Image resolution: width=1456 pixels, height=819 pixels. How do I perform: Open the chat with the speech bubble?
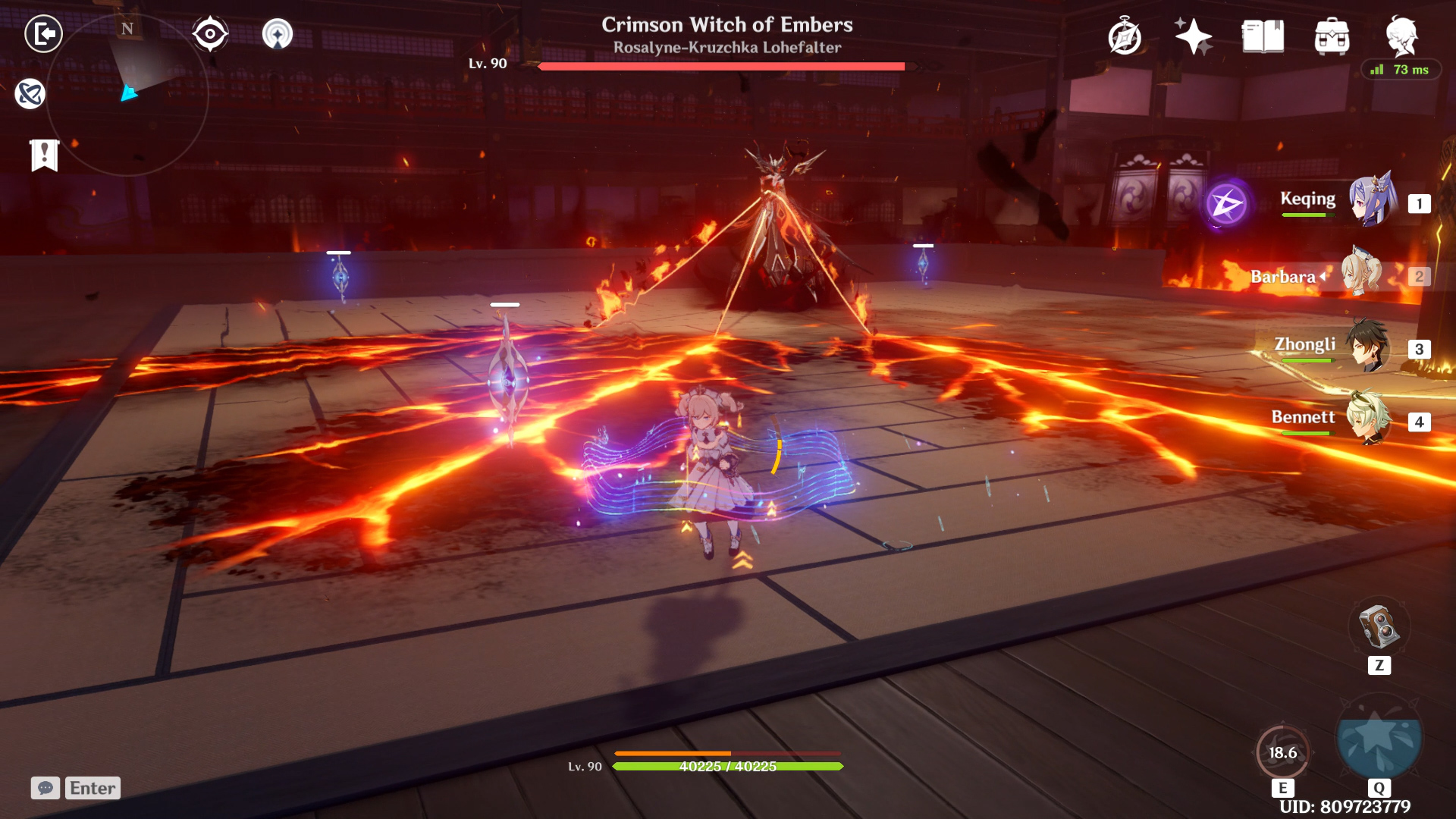(45, 789)
